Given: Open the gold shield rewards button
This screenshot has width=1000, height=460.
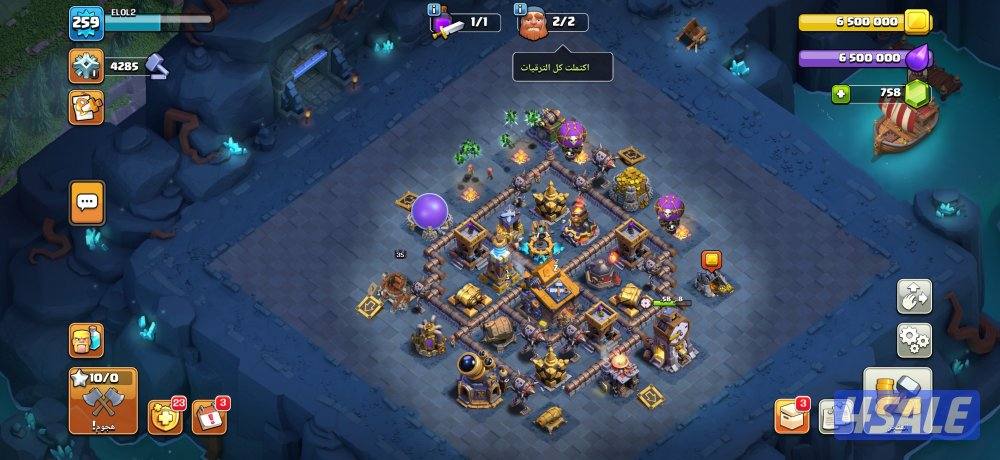Looking at the screenshot, I should [164, 416].
